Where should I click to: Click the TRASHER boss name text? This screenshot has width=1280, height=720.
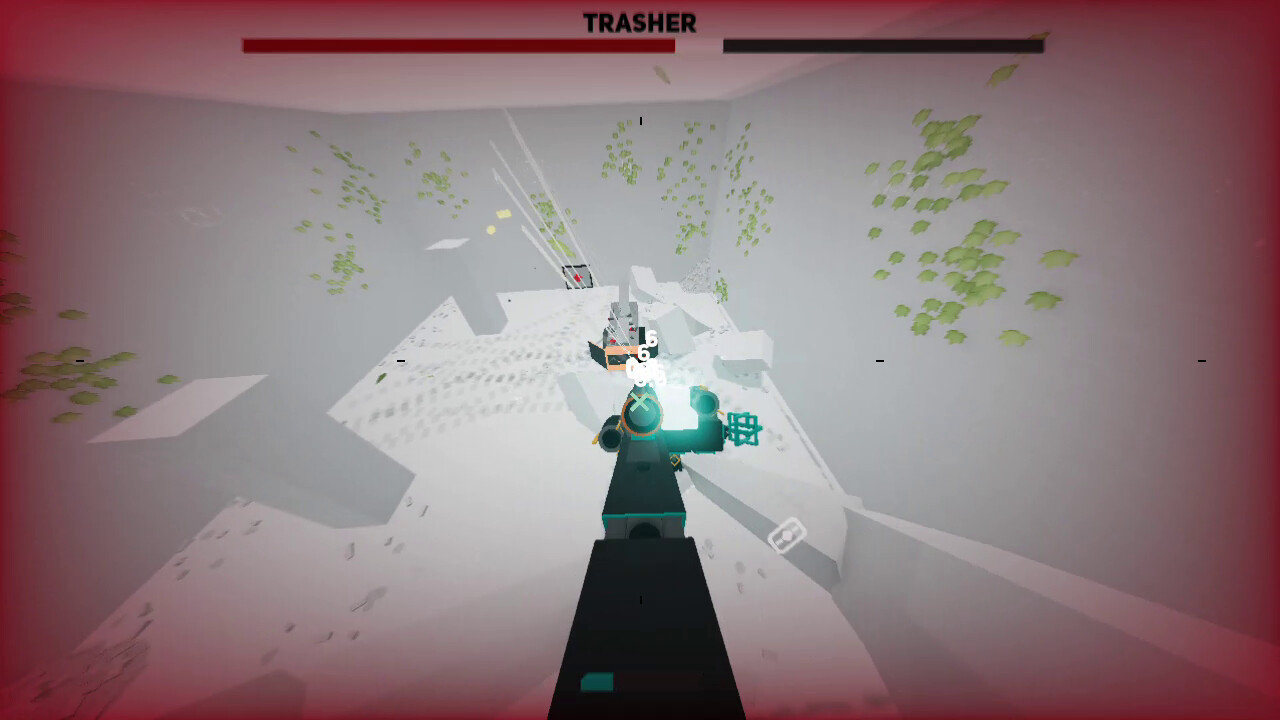tap(640, 24)
